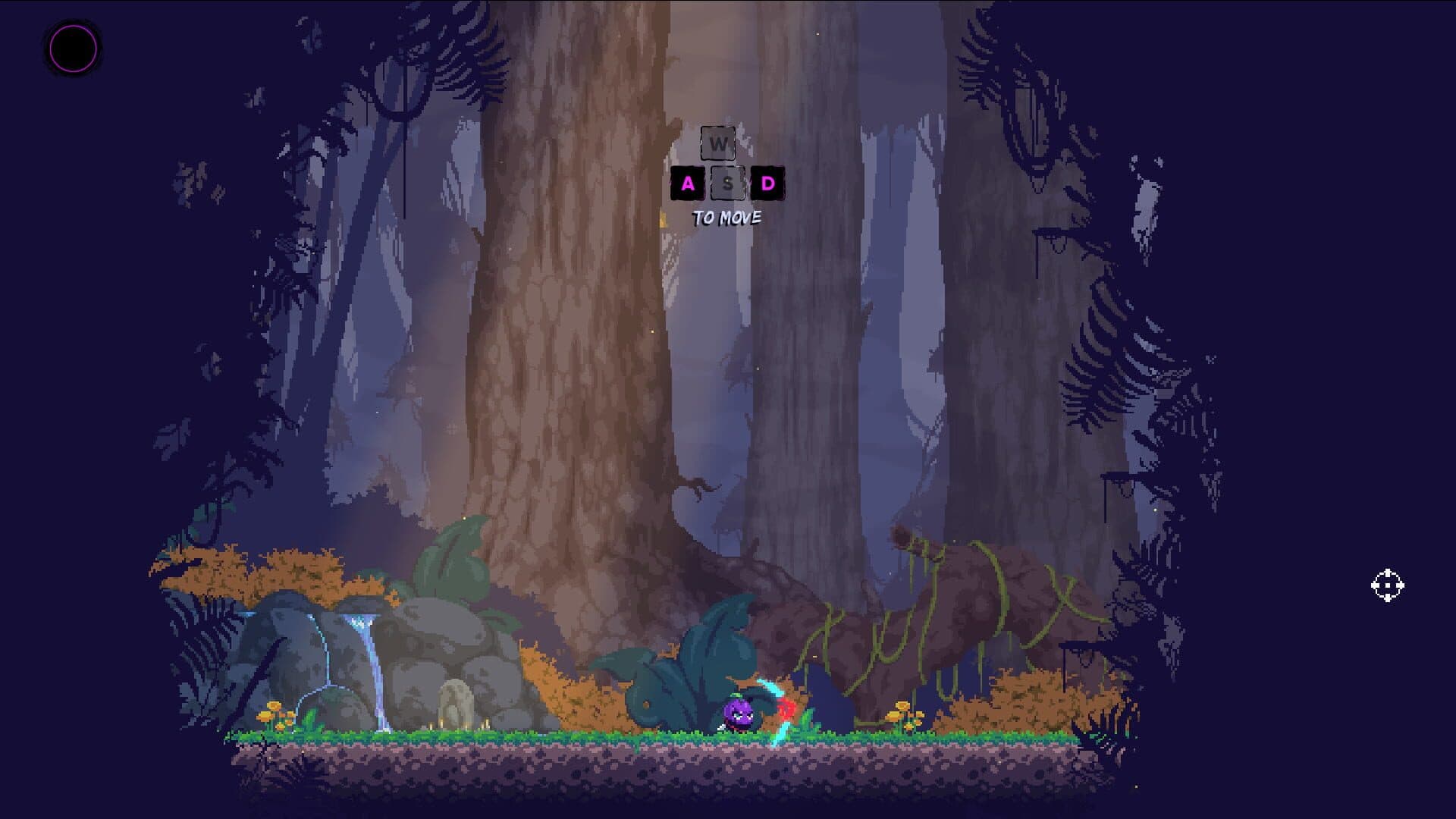
Task: Click the highlighted pink D key prompt
Action: [x=767, y=182]
